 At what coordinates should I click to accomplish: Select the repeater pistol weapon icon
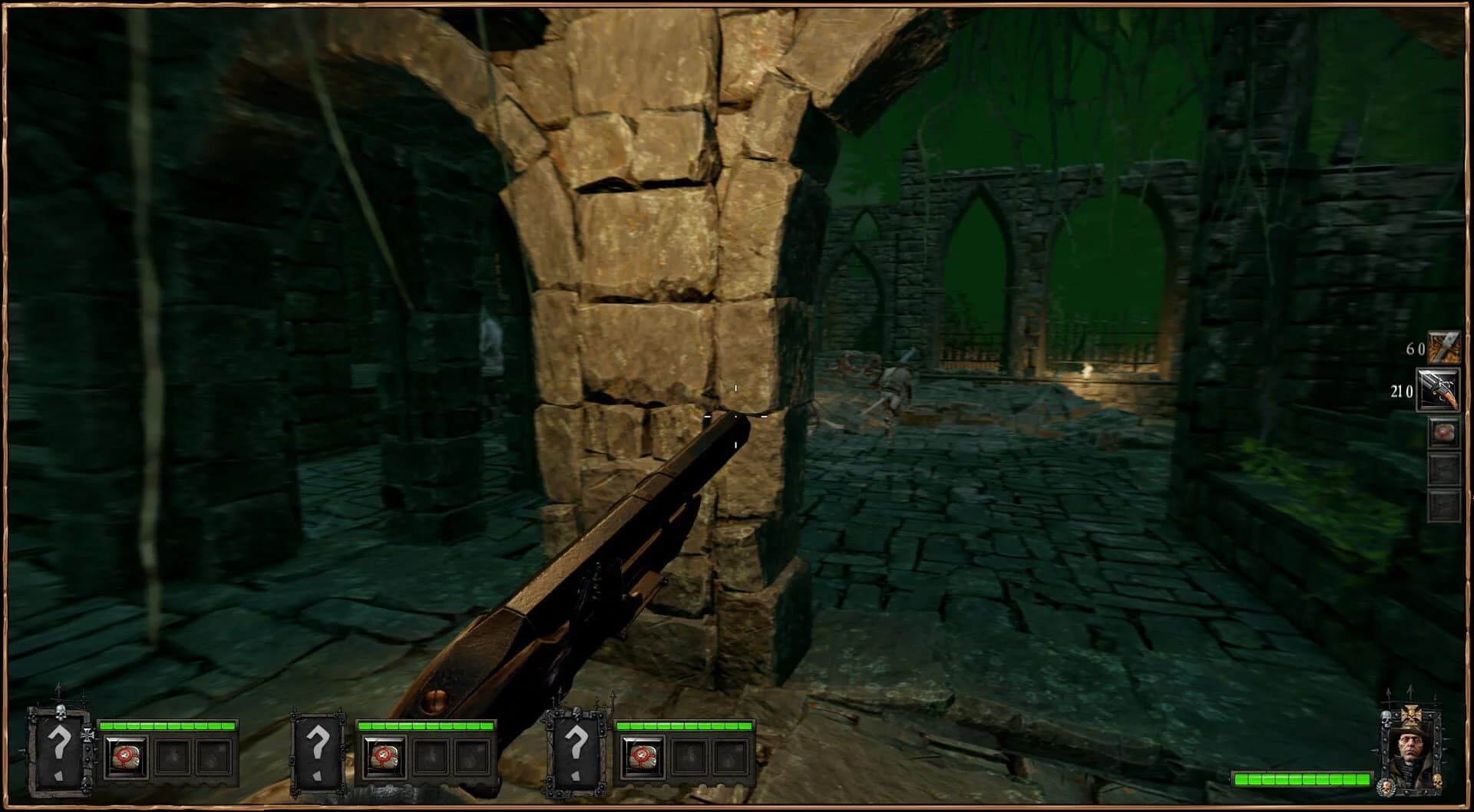(1439, 388)
